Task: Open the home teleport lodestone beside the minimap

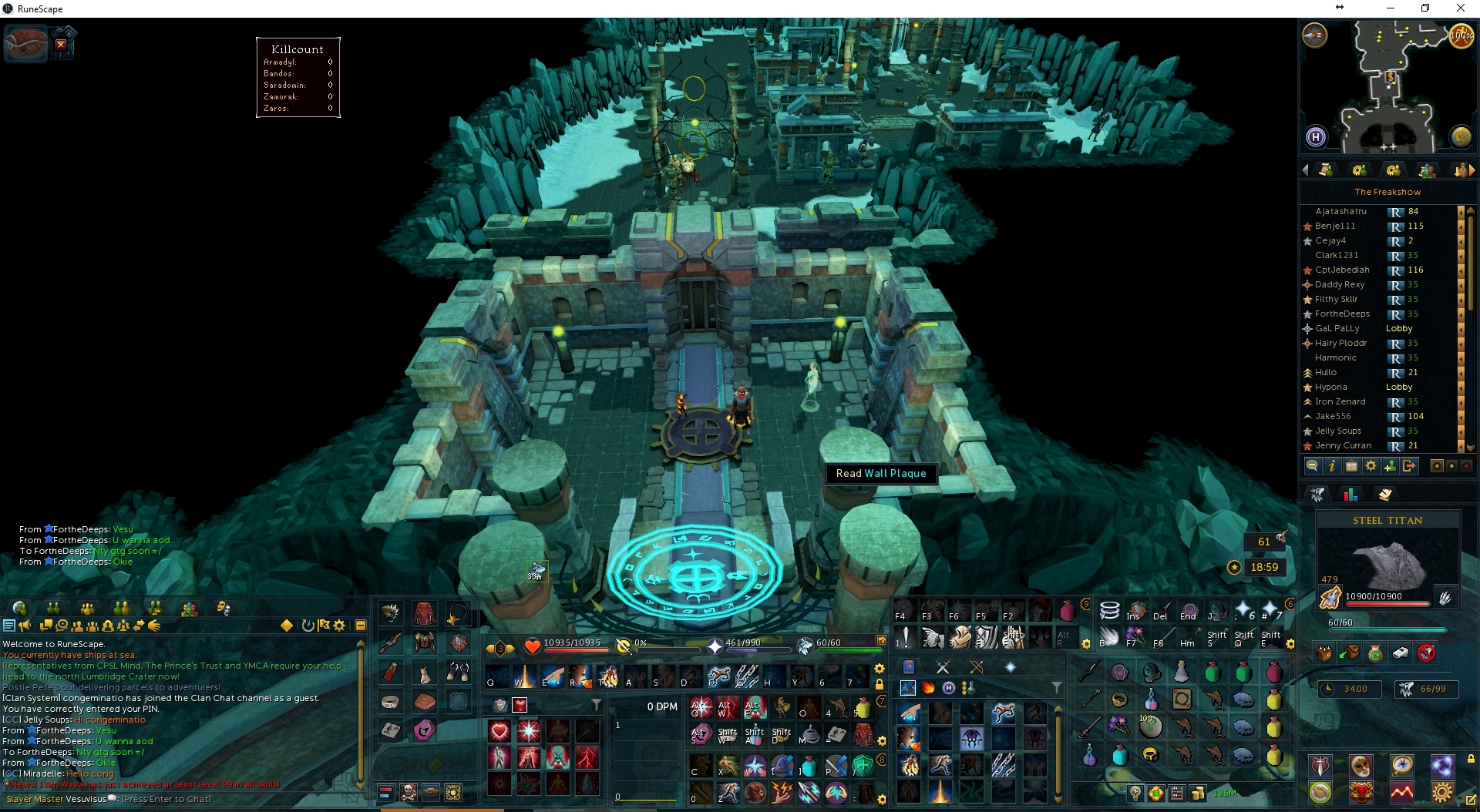Action: [x=1317, y=138]
